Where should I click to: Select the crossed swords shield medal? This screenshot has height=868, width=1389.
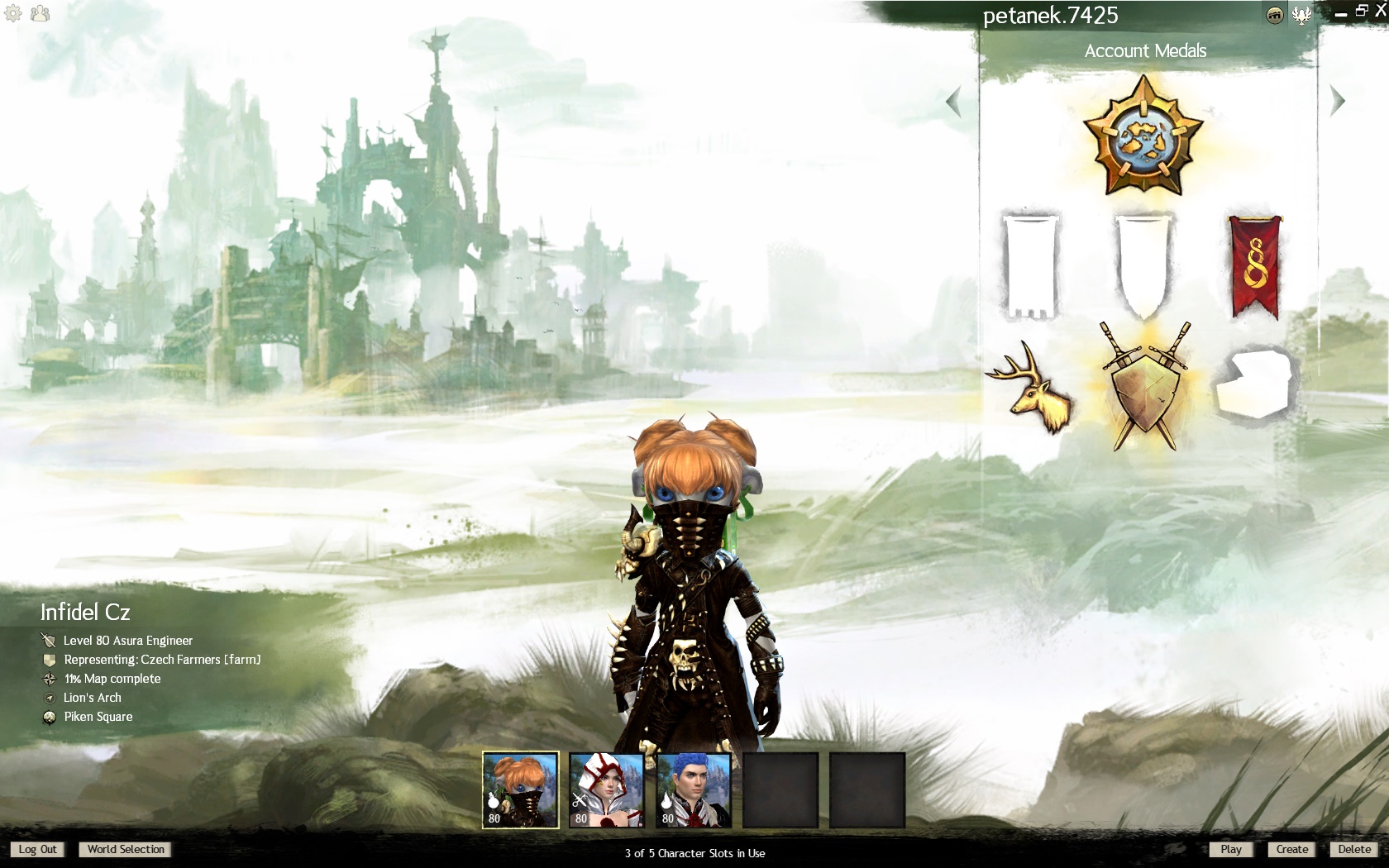coord(1145,387)
